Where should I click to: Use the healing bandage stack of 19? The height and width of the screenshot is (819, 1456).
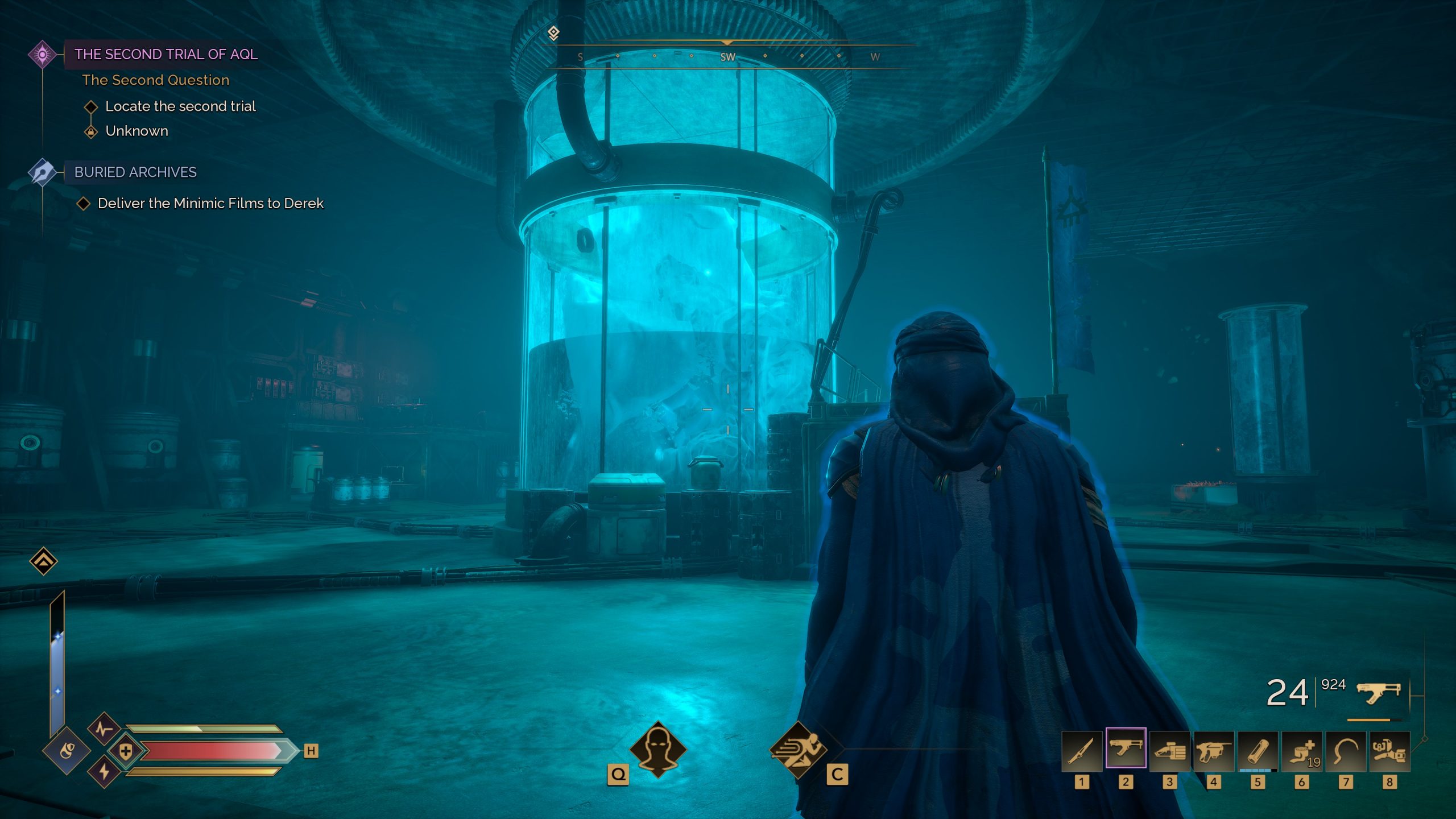point(1302,751)
